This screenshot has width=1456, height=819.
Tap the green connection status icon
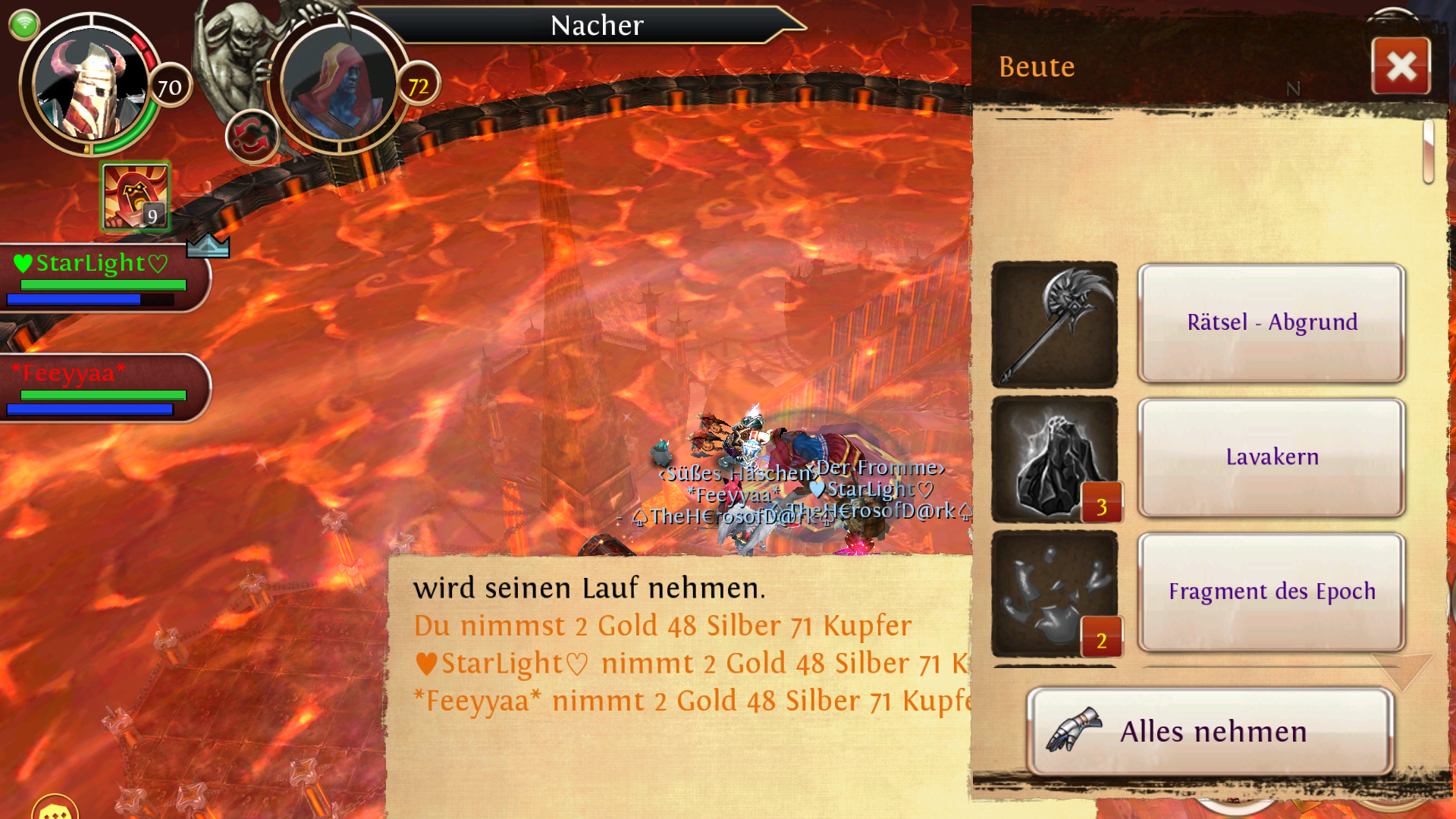tap(24, 24)
